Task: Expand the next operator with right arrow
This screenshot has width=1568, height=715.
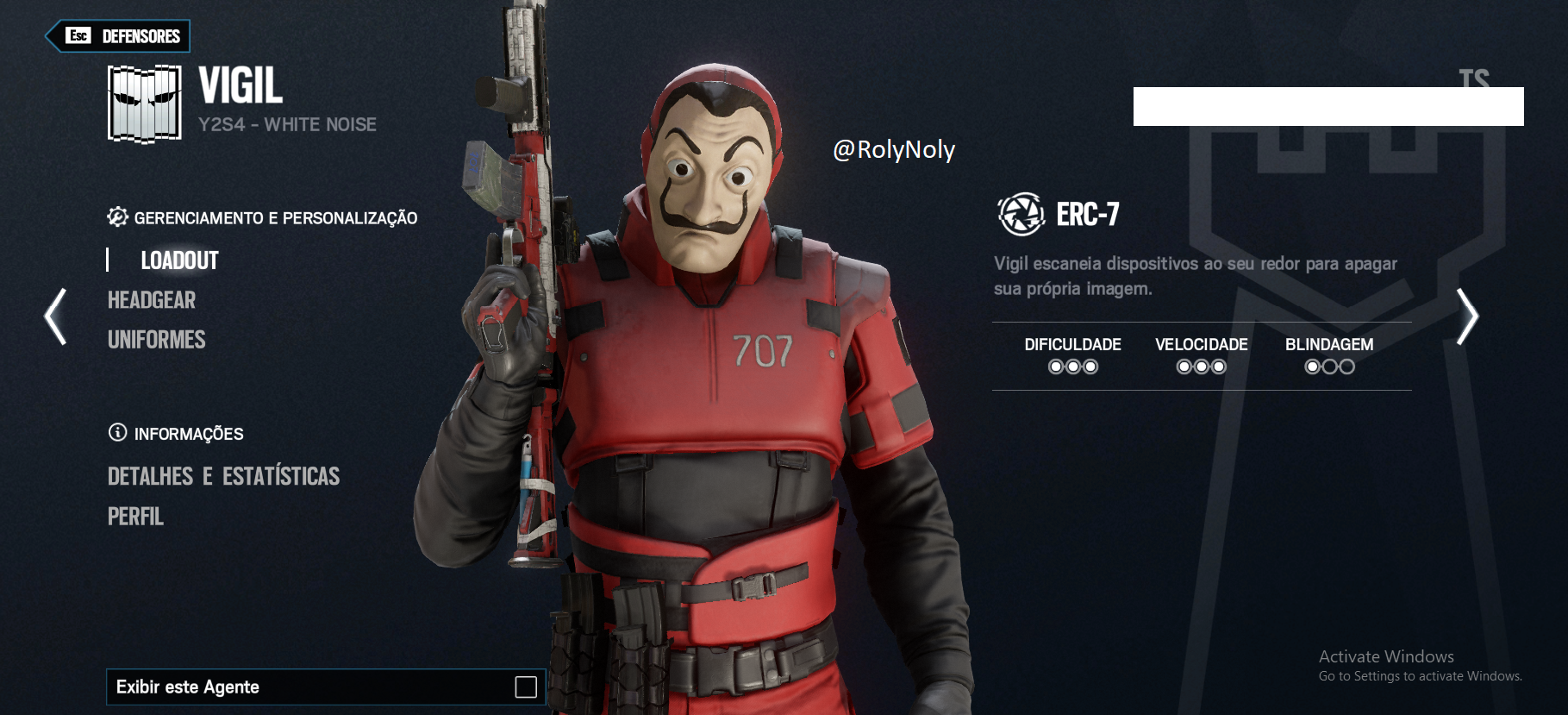Action: tap(1465, 317)
